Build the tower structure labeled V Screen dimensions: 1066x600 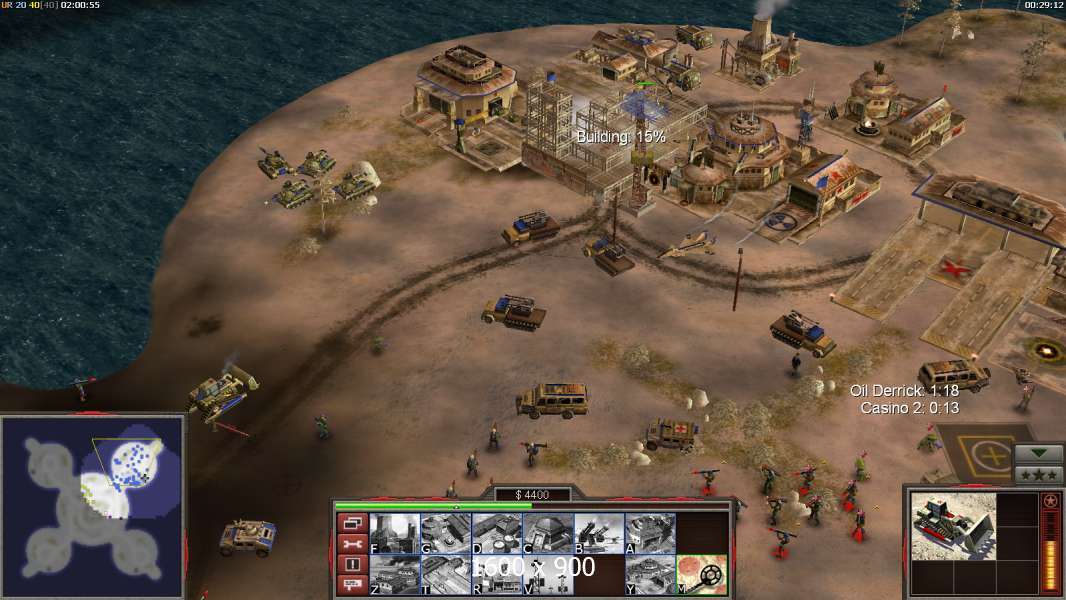click(x=548, y=575)
